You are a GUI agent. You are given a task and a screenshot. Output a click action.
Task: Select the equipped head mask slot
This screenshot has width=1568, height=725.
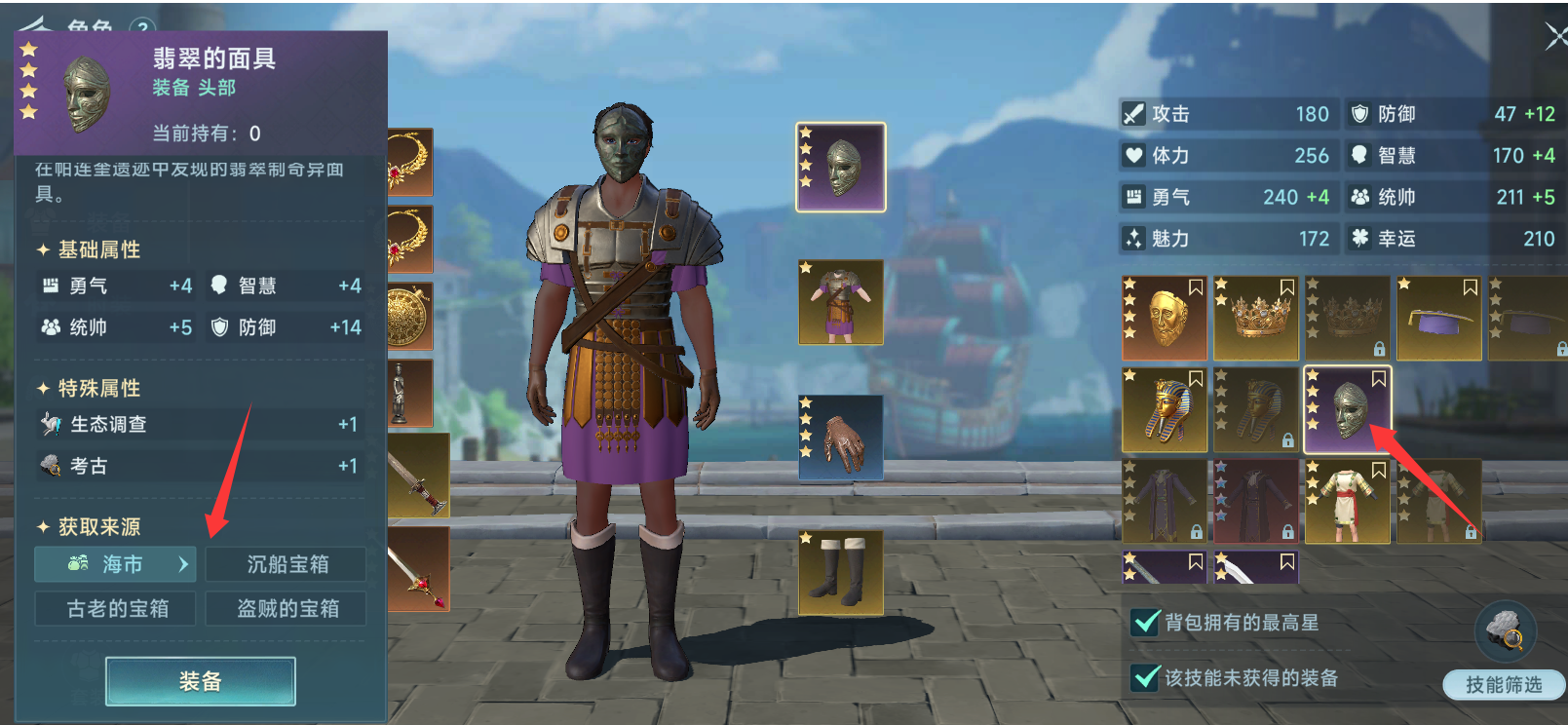(x=841, y=167)
